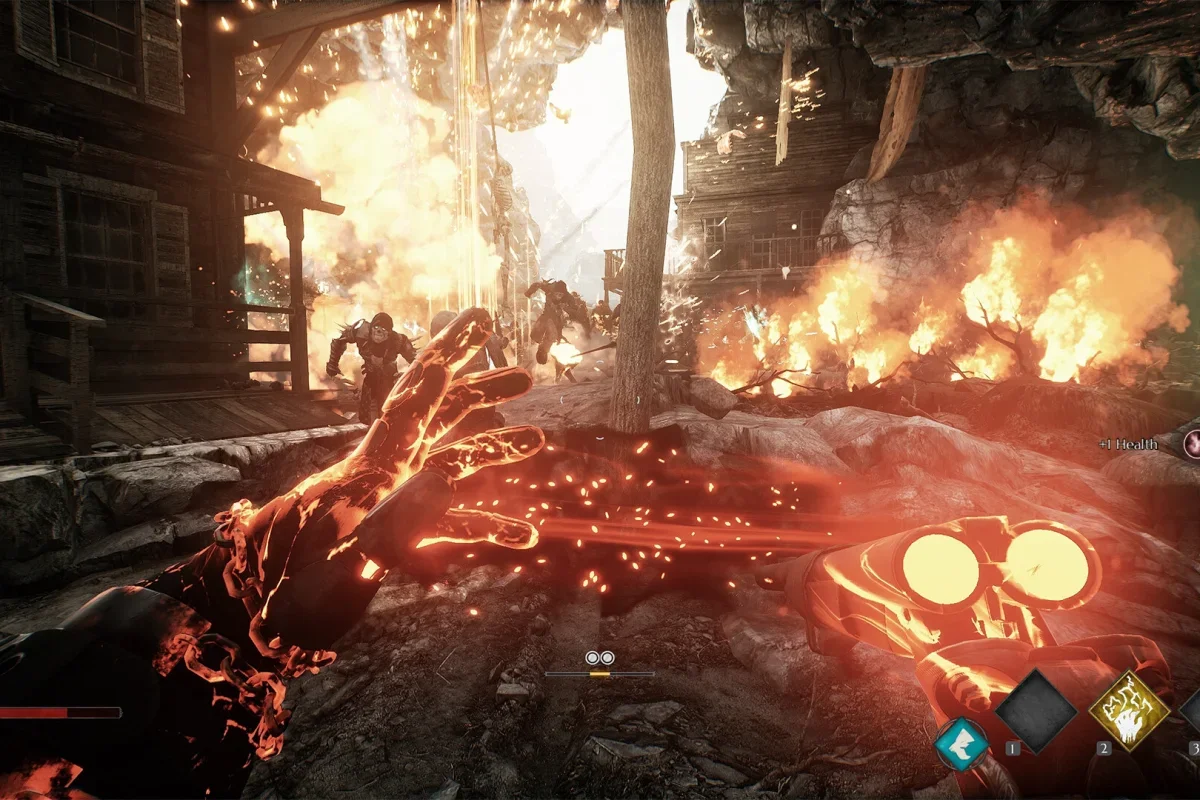Image resolution: width=1200 pixels, height=800 pixels.
Task: Activate the golden flaming hand ability
Action: coord(1129,711)
